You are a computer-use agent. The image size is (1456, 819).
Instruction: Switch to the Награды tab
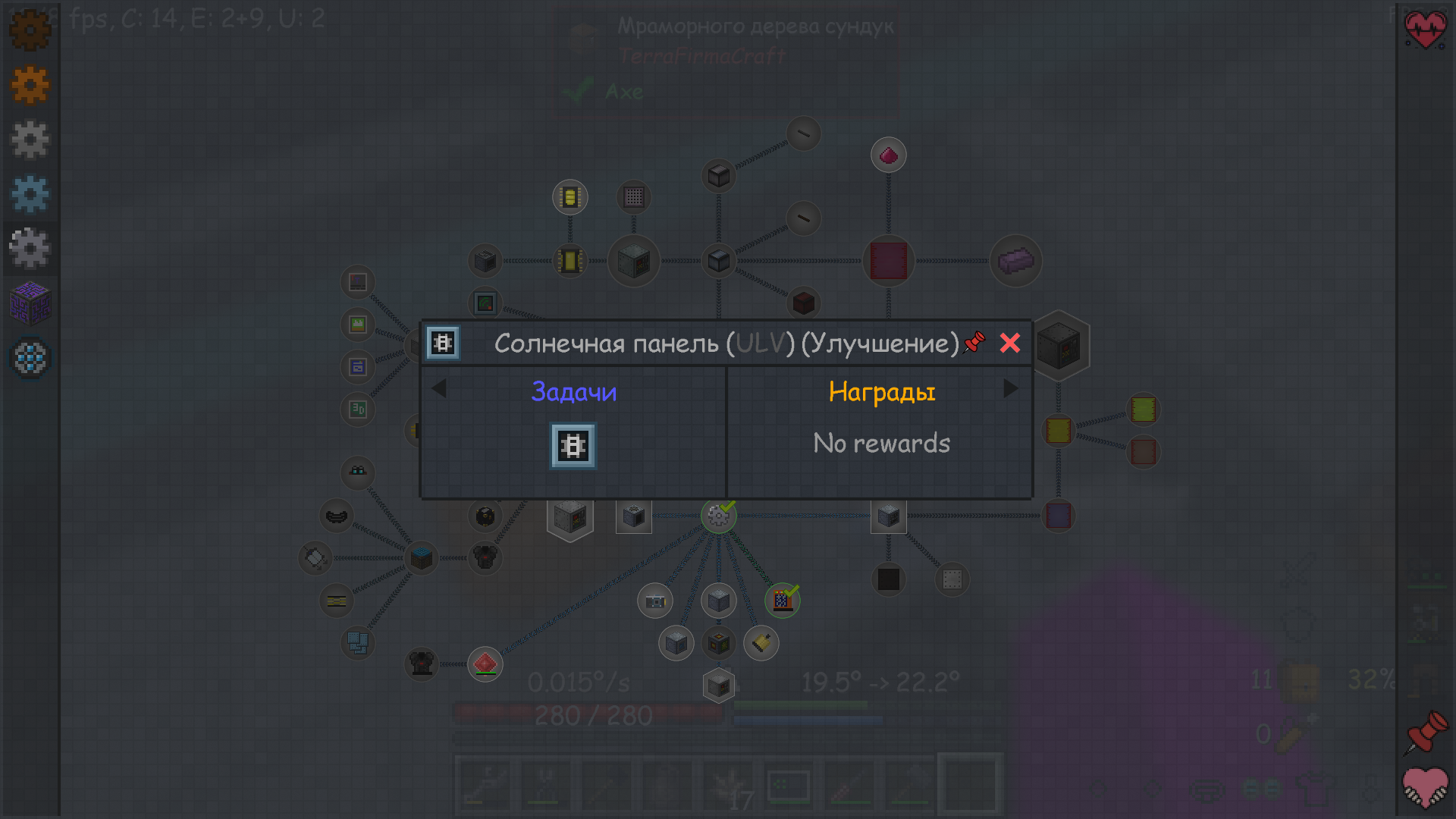click(x=881, y=391)
